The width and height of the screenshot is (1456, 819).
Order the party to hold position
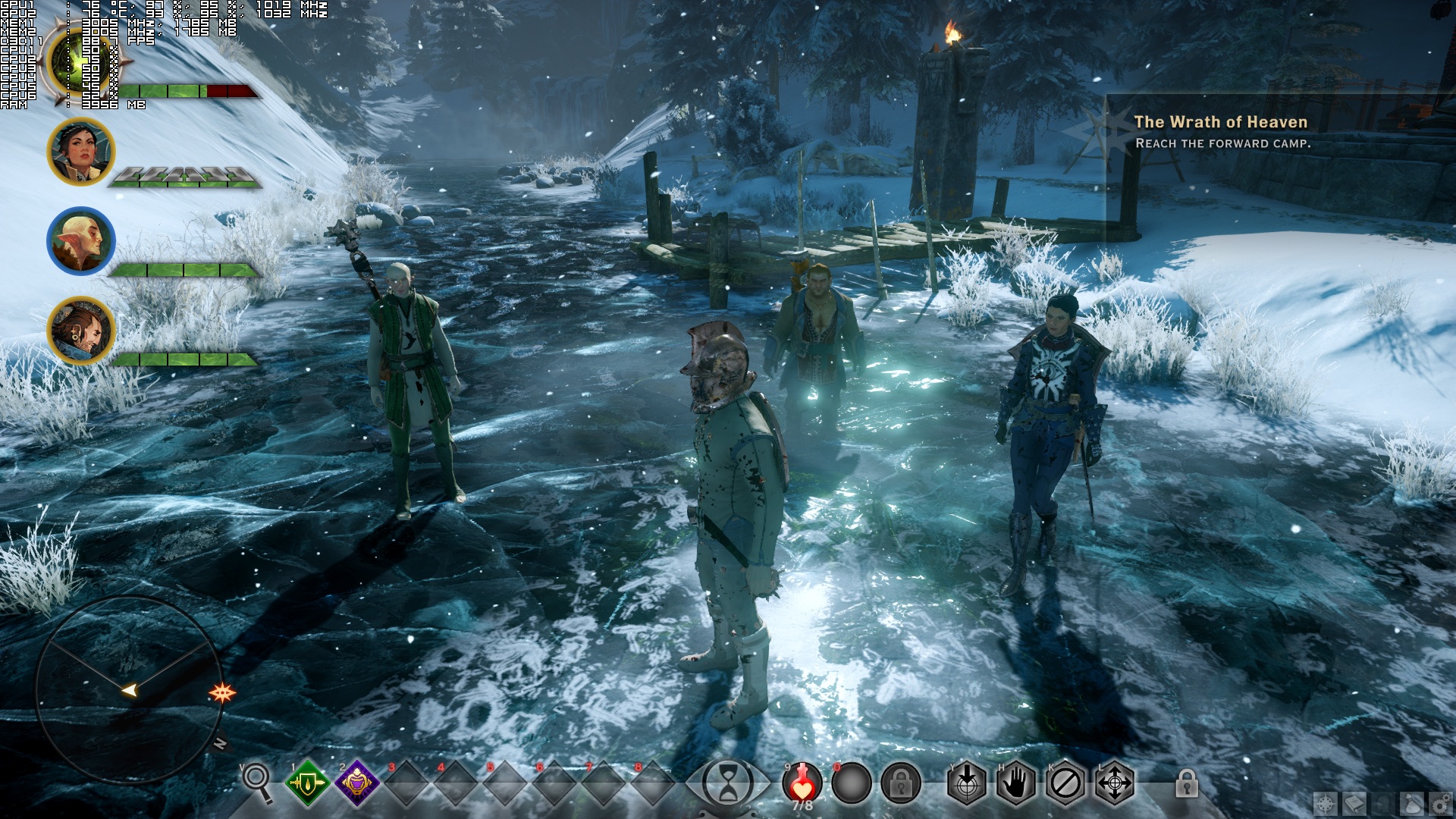pyautogui.click(x=1016, y=783)
